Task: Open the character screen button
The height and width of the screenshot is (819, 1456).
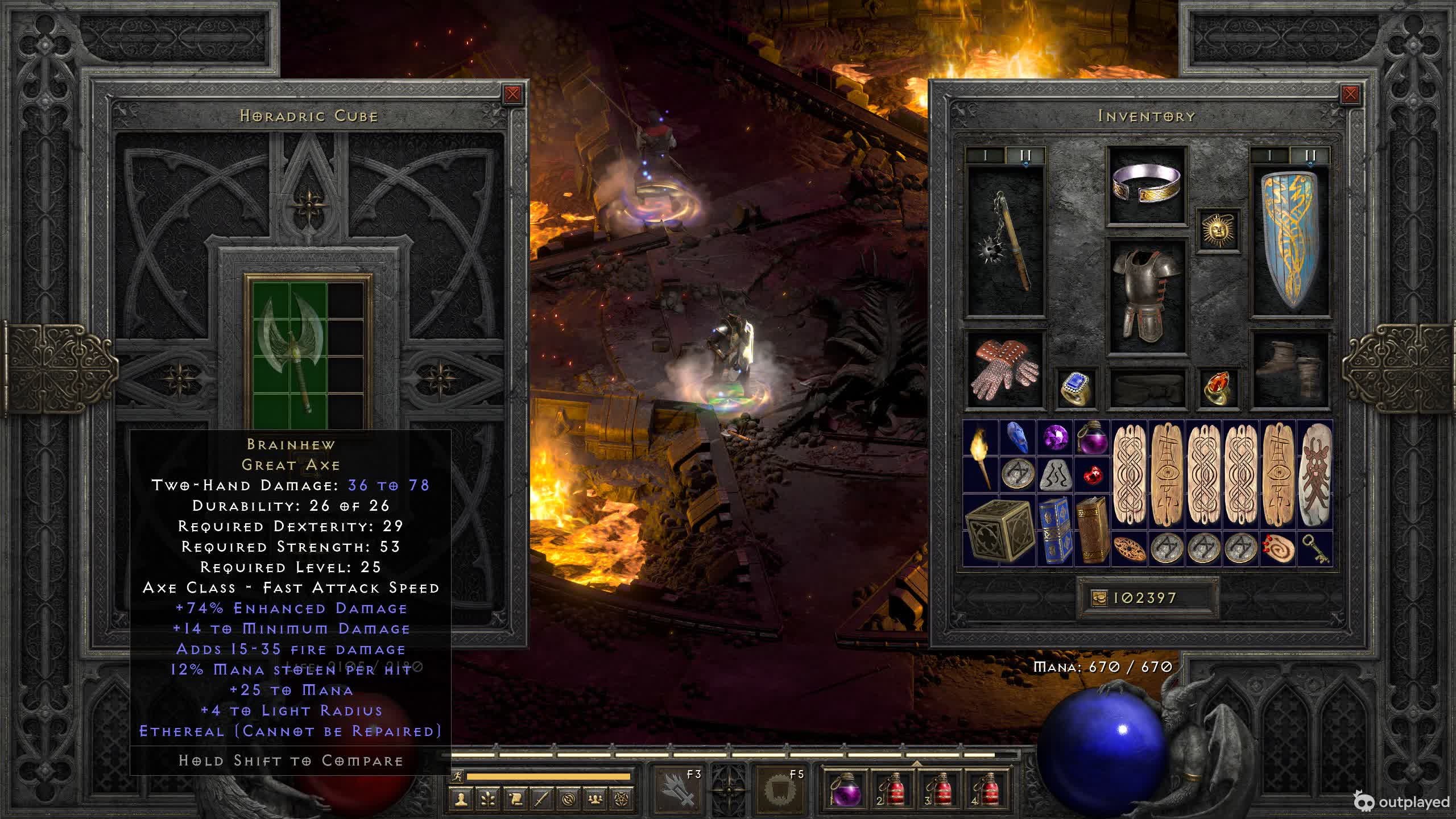Action: coord(461,799)
